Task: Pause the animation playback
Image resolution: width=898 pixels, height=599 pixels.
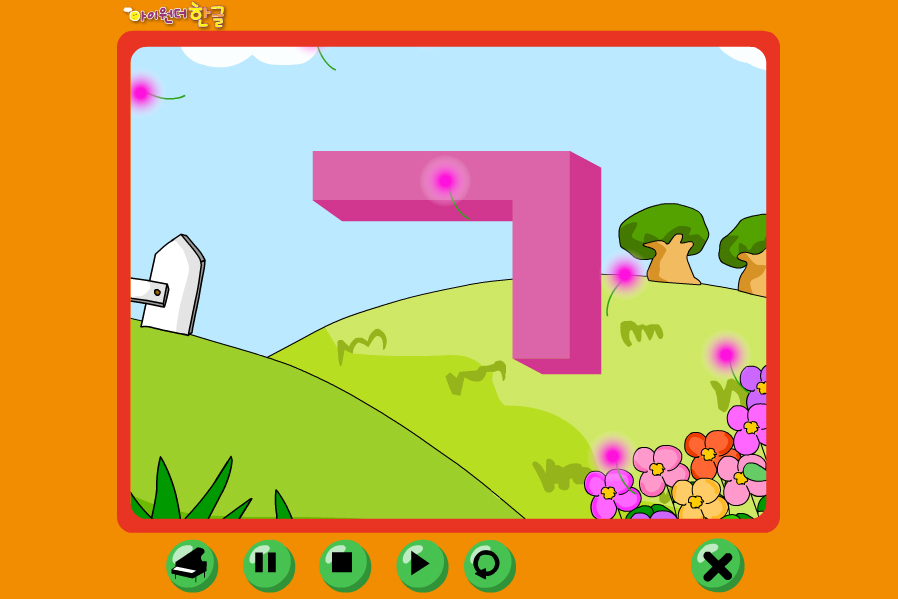Action: (x=268, y=565)
